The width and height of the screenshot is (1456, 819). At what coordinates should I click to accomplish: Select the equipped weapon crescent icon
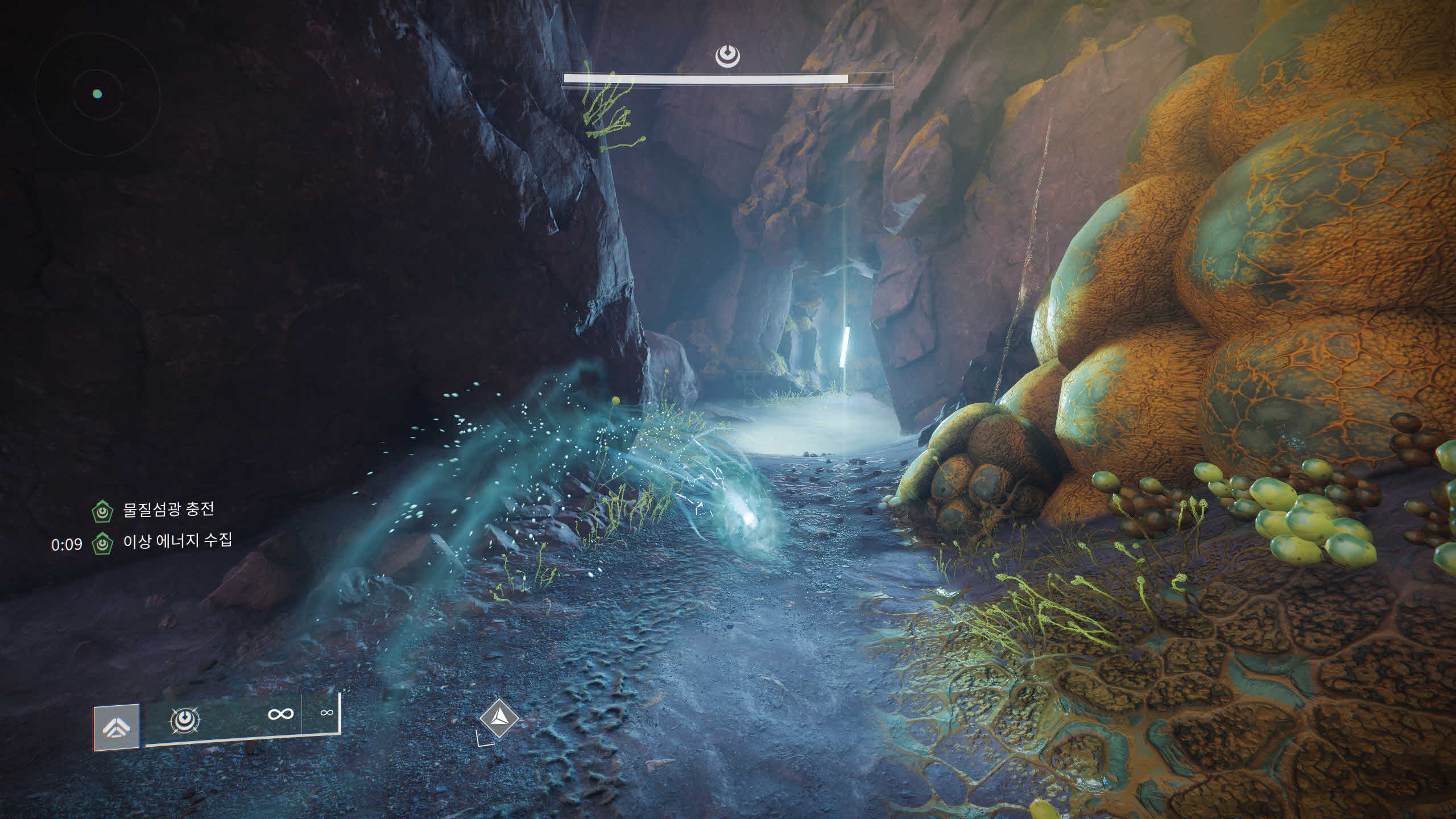tap(184, 721)
